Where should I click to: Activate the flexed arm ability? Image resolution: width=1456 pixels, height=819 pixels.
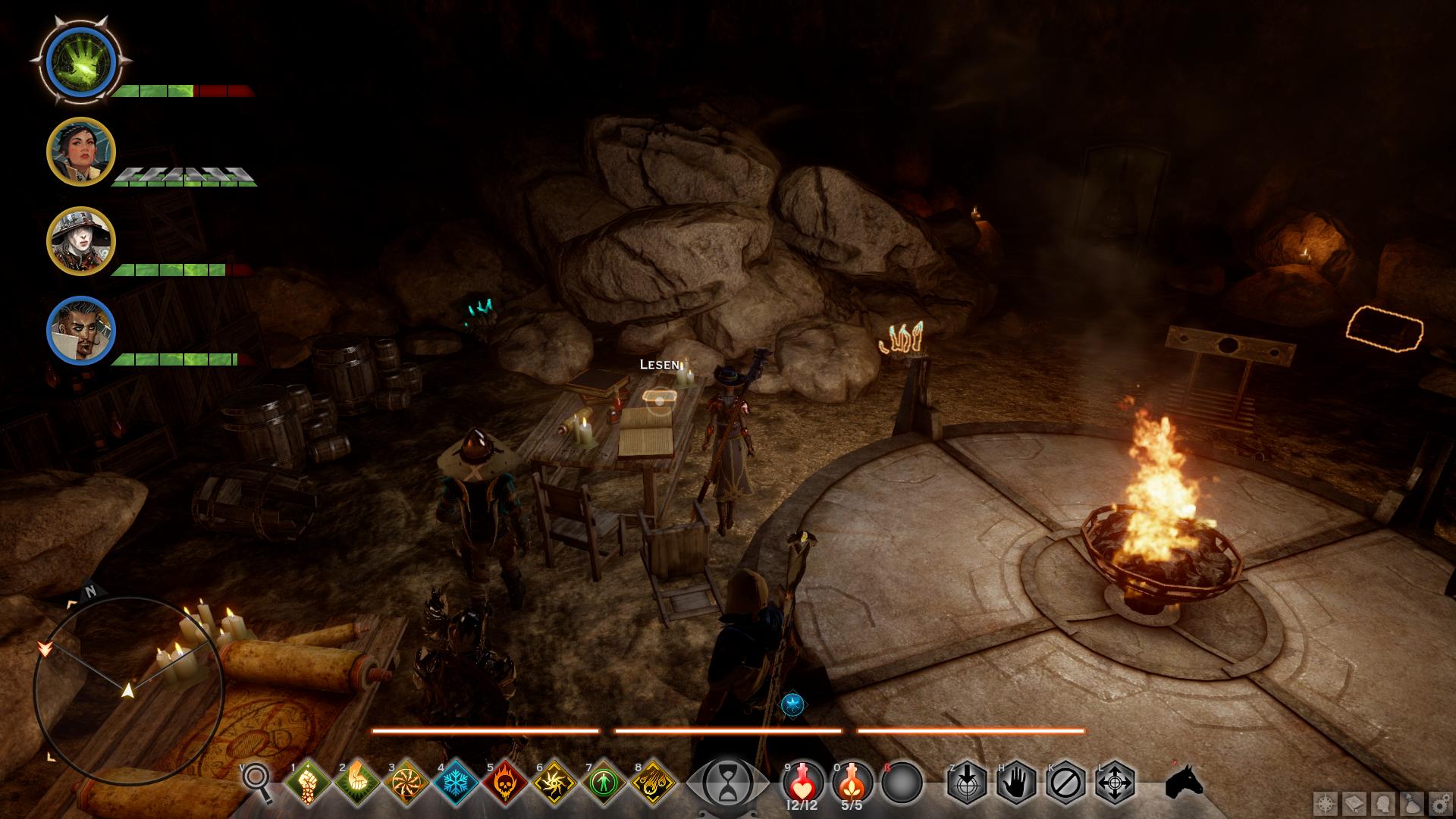click(x=357, y=782)
